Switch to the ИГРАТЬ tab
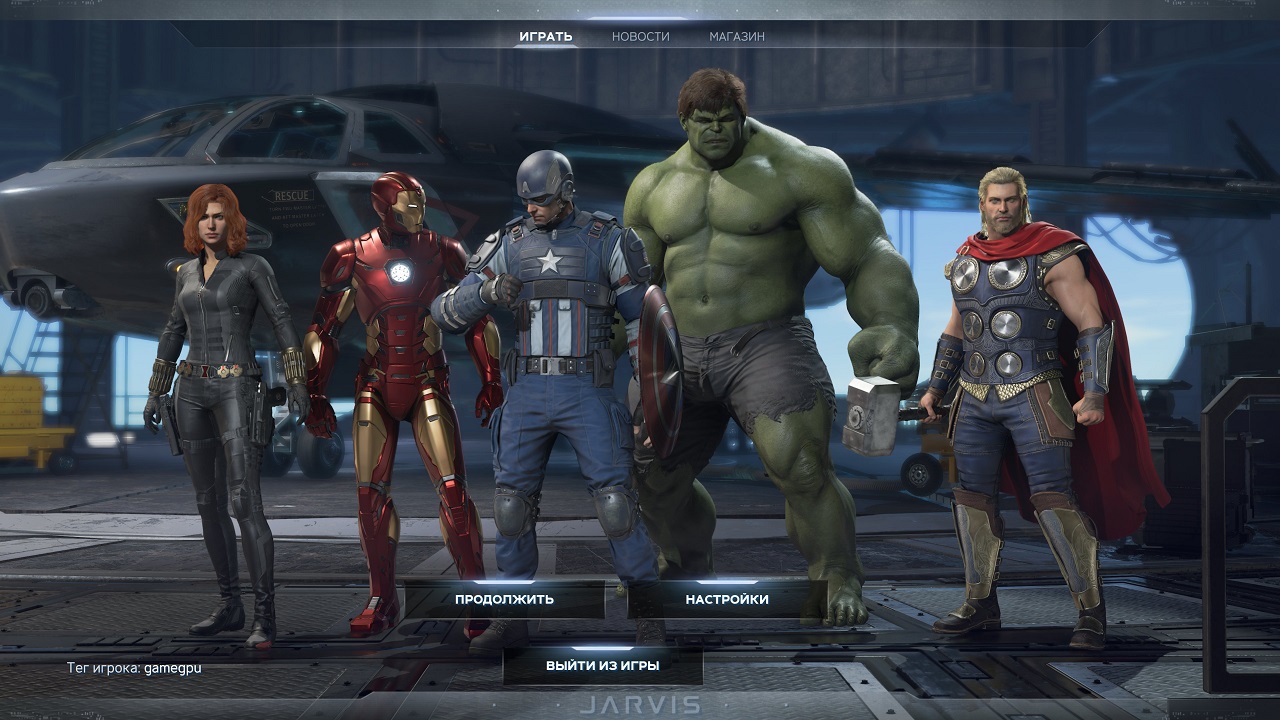The image size is (1280, 720). coord(545,37)
